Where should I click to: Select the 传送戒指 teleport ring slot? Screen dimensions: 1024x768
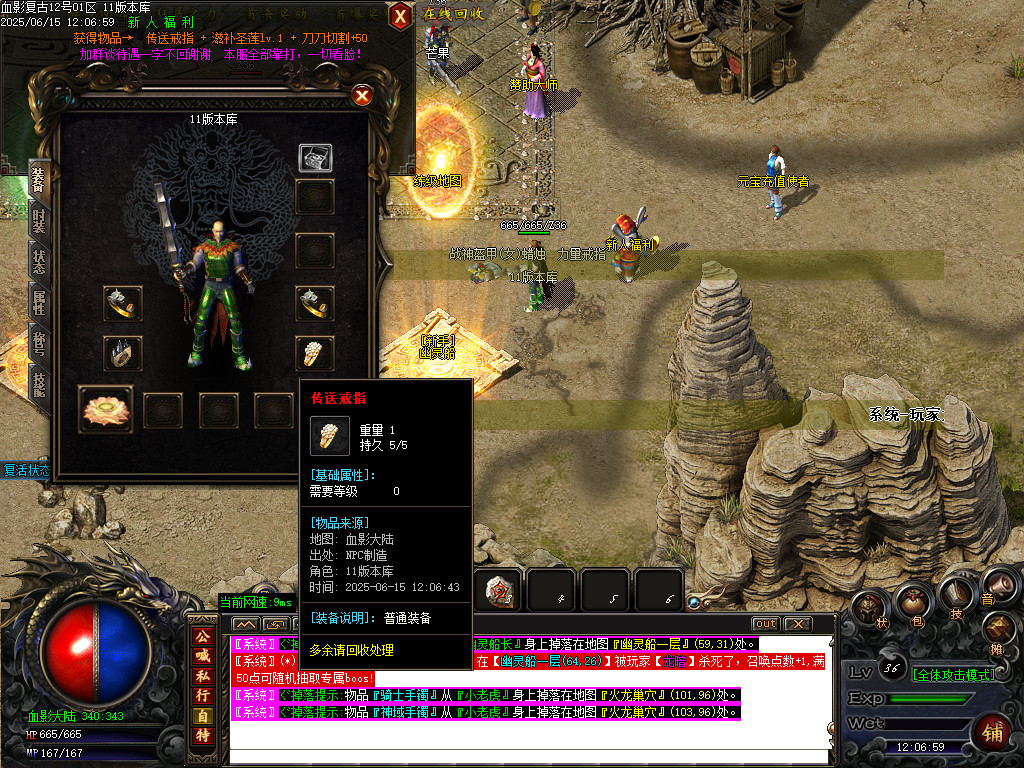tap(315, 352)
